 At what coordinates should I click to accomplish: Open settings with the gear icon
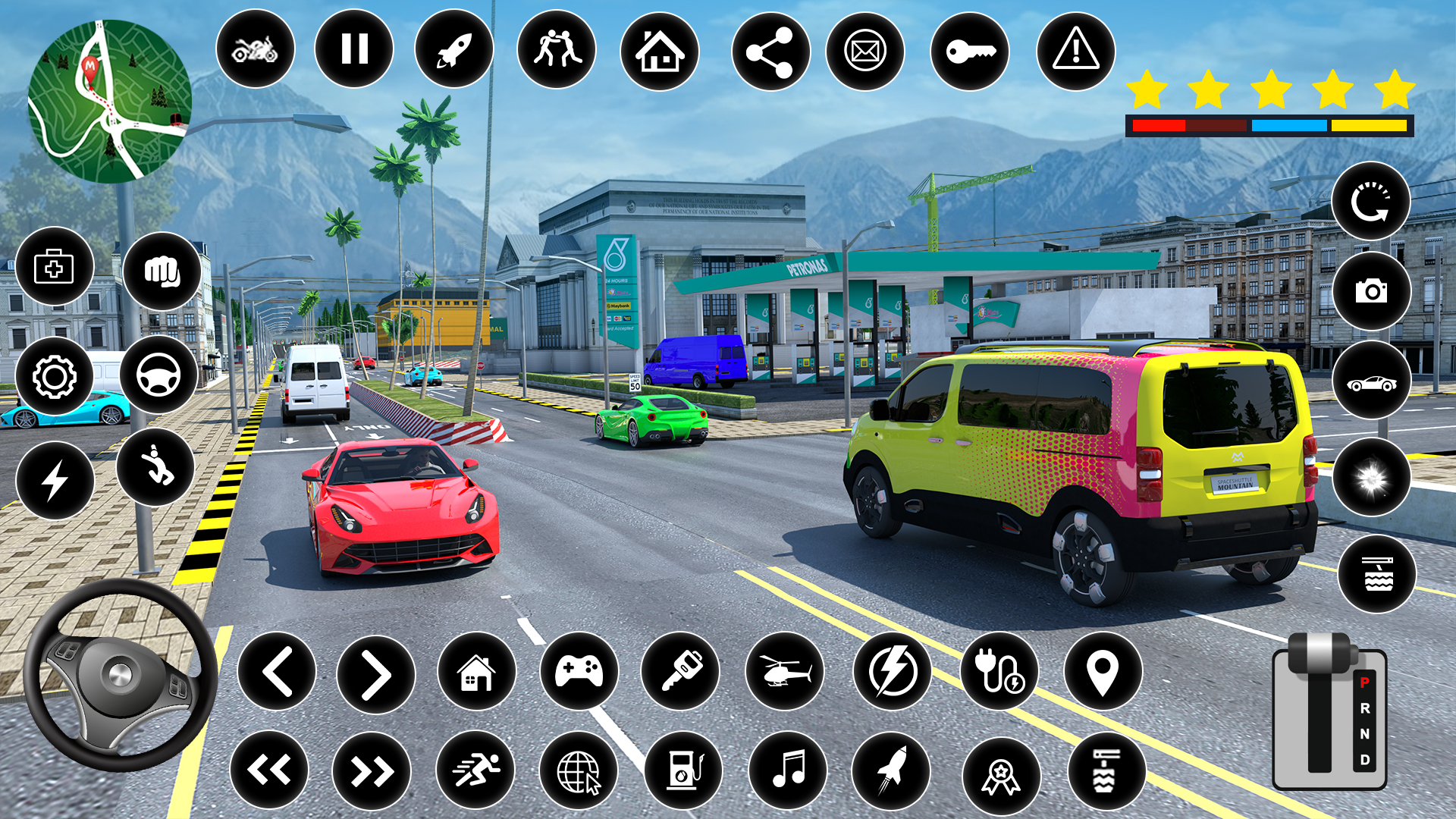(54, 375)
